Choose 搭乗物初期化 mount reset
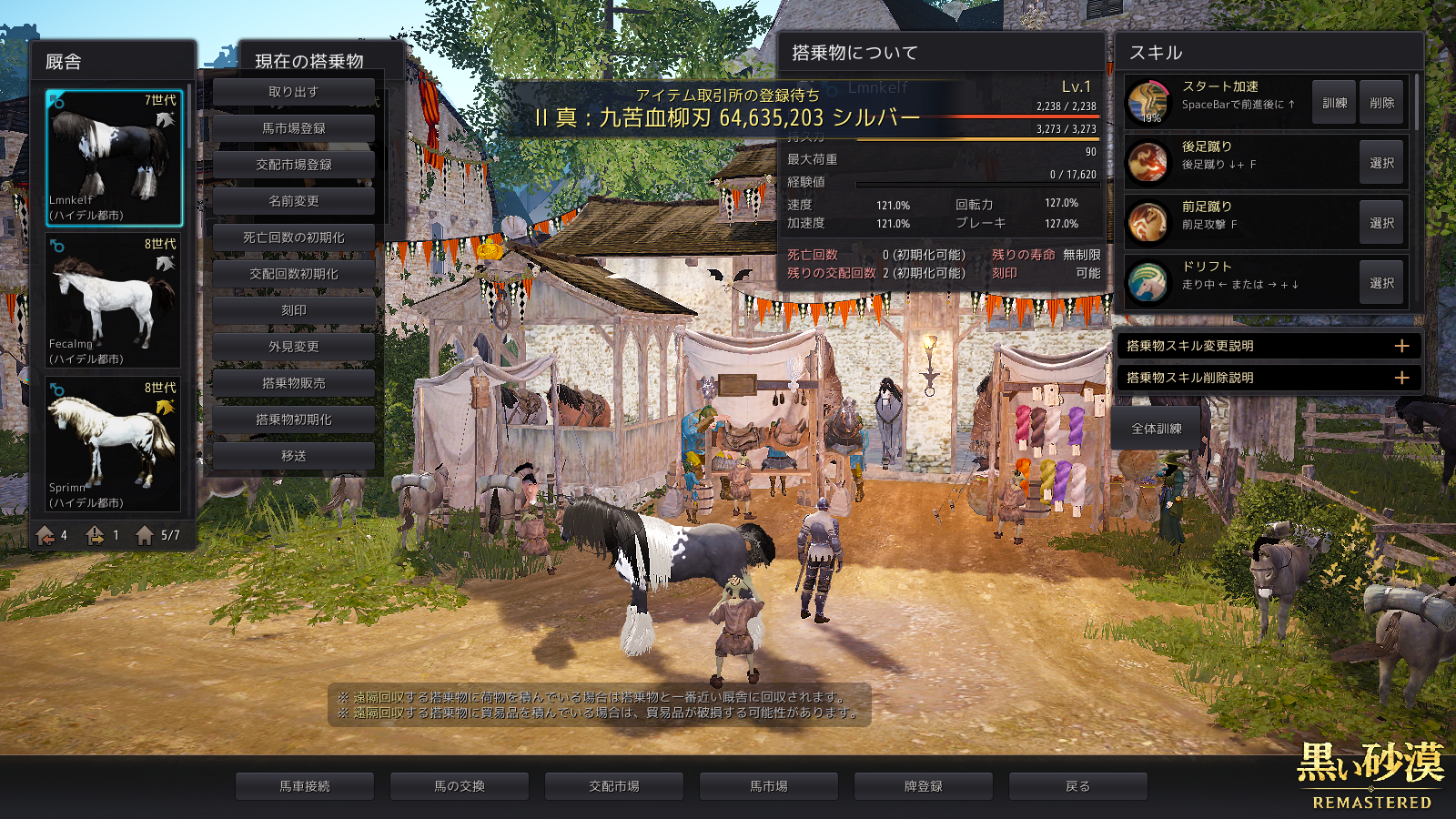 [293, 420]
